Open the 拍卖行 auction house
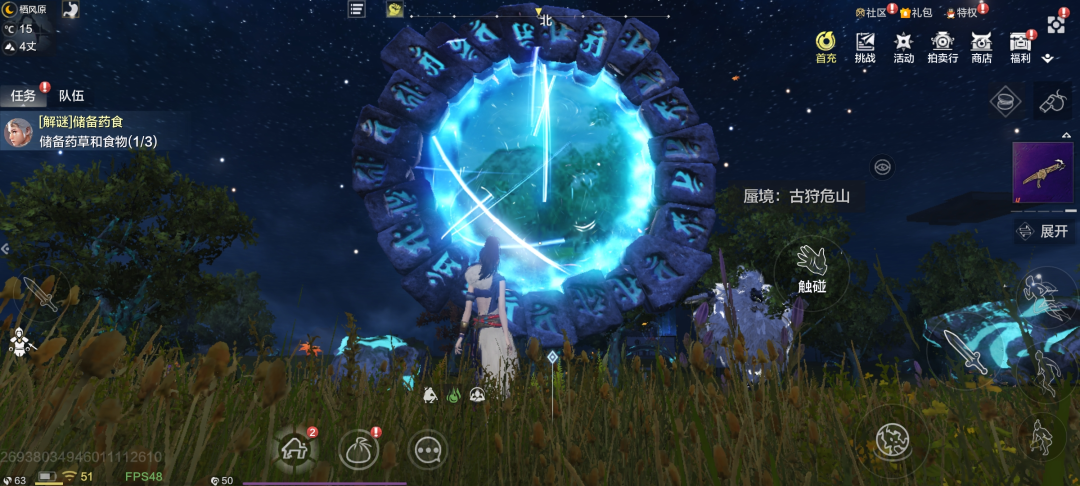The image size is (1080, 486). click(x=942, y=46)
